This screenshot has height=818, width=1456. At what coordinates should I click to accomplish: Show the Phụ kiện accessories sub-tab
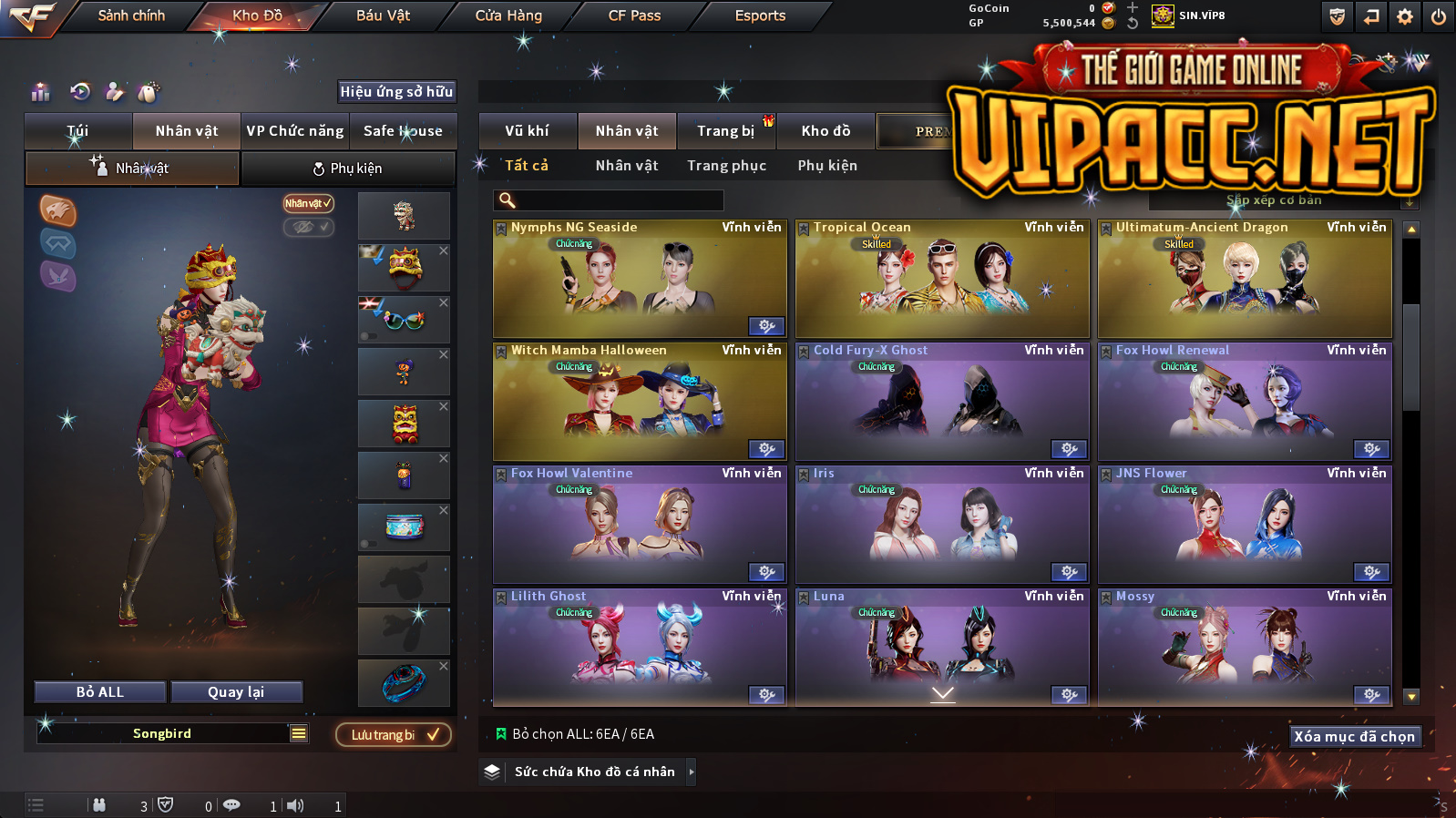[348, 169]
